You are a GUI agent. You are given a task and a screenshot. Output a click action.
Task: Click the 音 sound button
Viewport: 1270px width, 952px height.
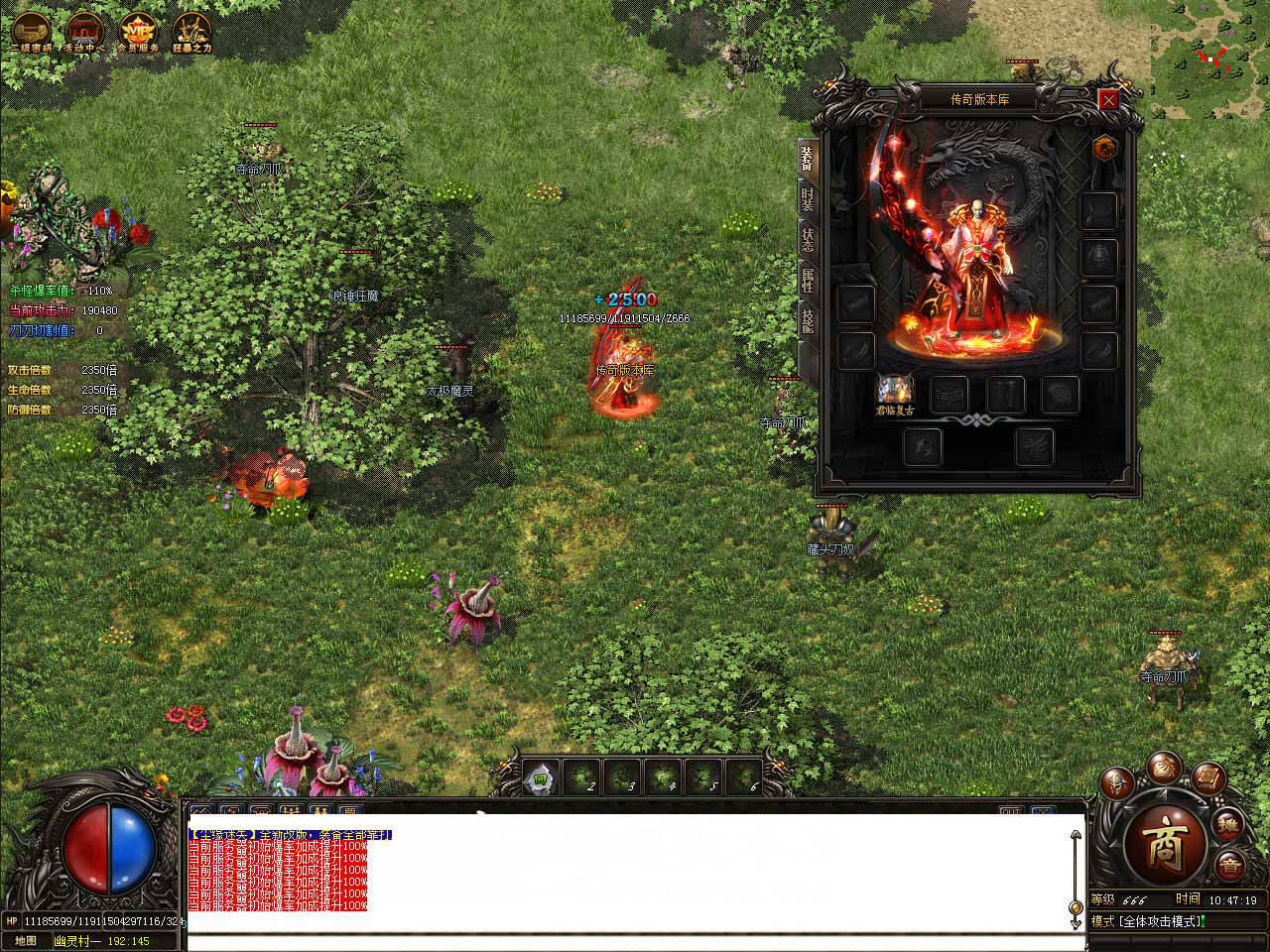[1230, 864]
